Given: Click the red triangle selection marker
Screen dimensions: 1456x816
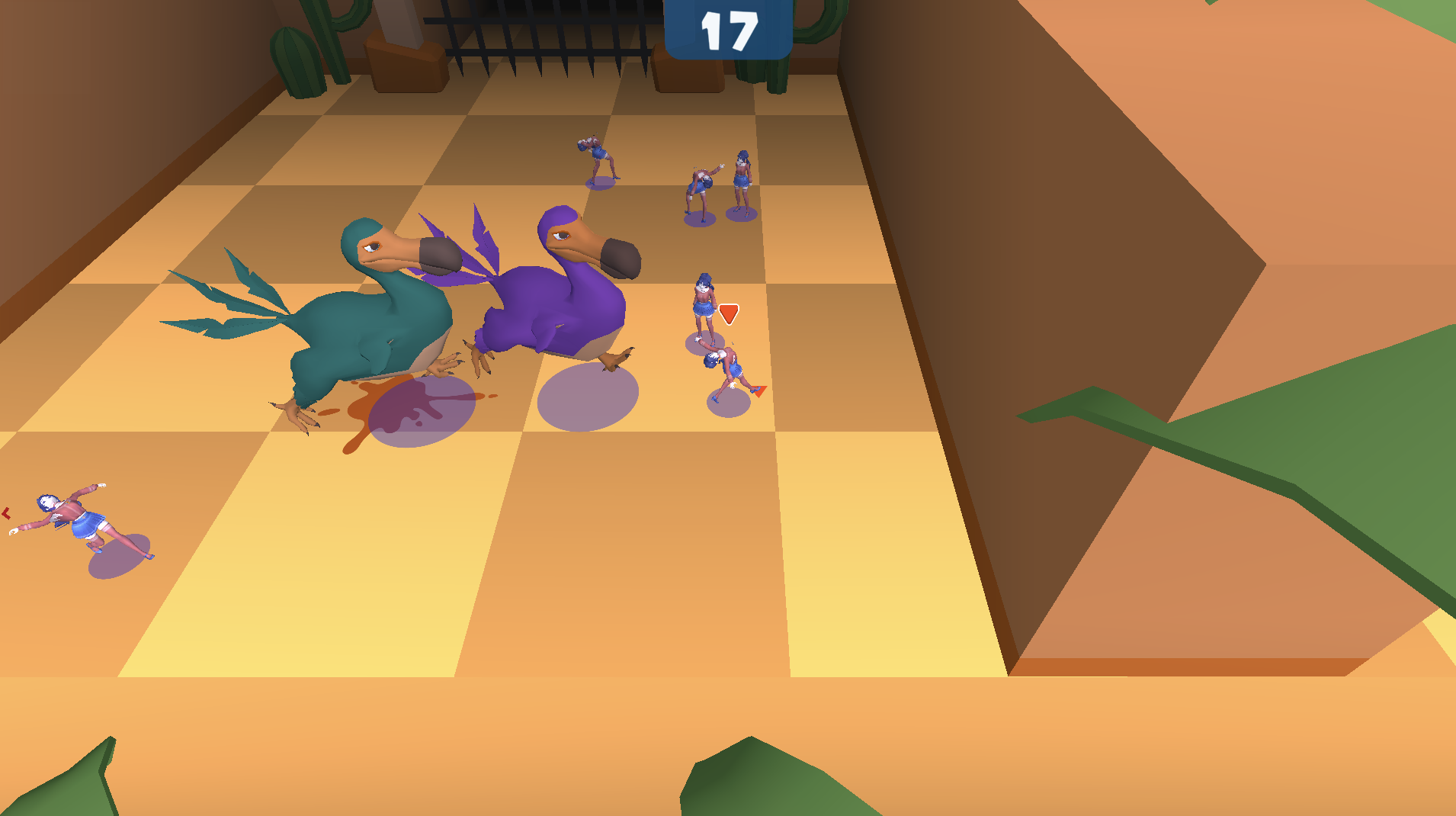Looking at the screenshot, I should [x=728, y=314].
